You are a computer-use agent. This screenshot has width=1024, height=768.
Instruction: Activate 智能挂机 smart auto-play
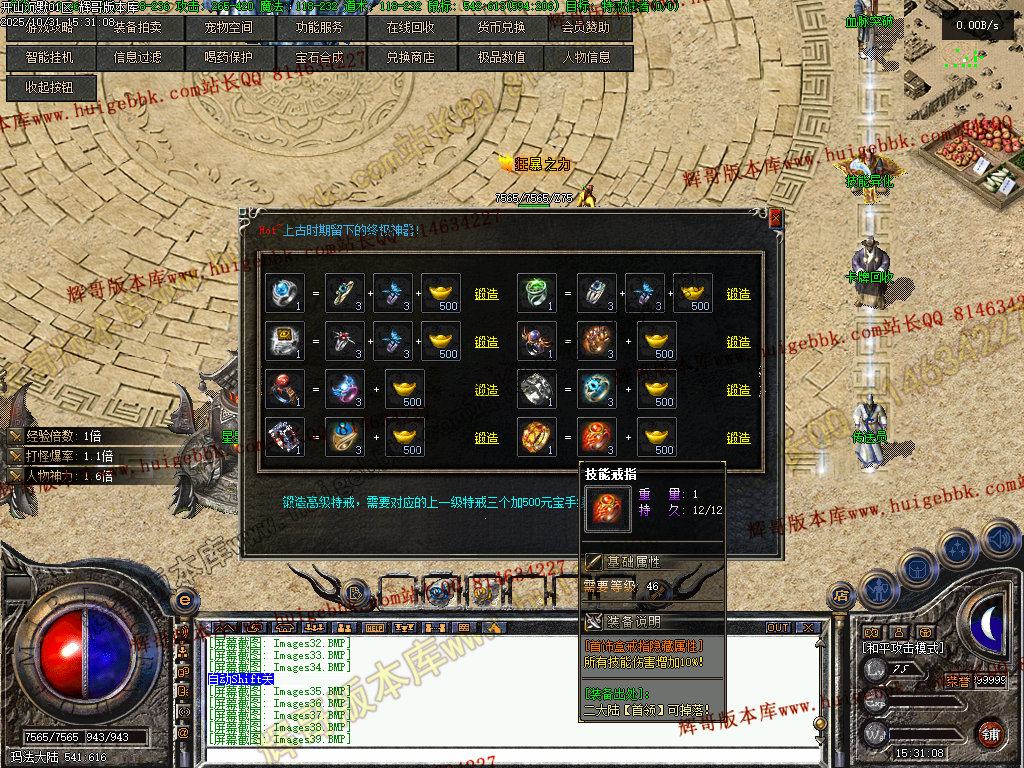50,58
